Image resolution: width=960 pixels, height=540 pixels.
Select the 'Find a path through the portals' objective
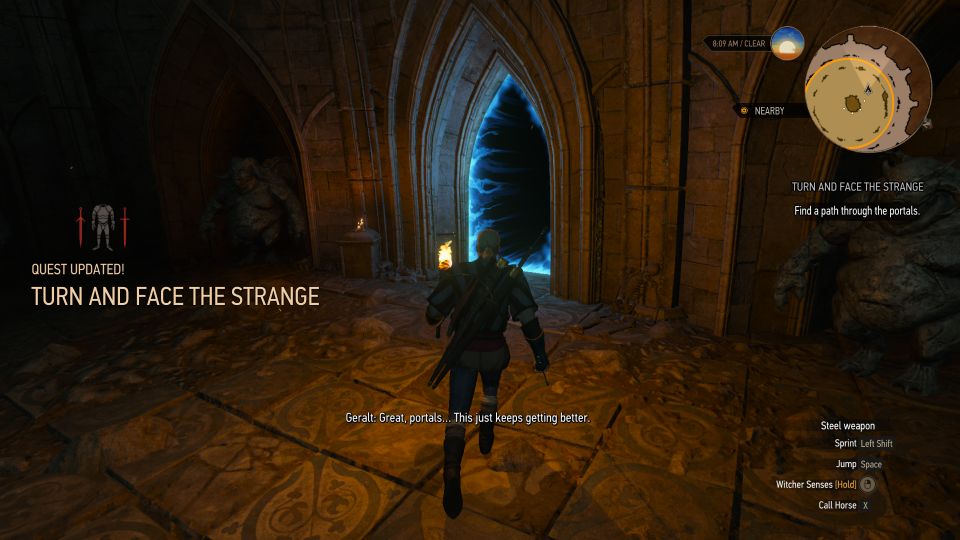coord(857,211)
